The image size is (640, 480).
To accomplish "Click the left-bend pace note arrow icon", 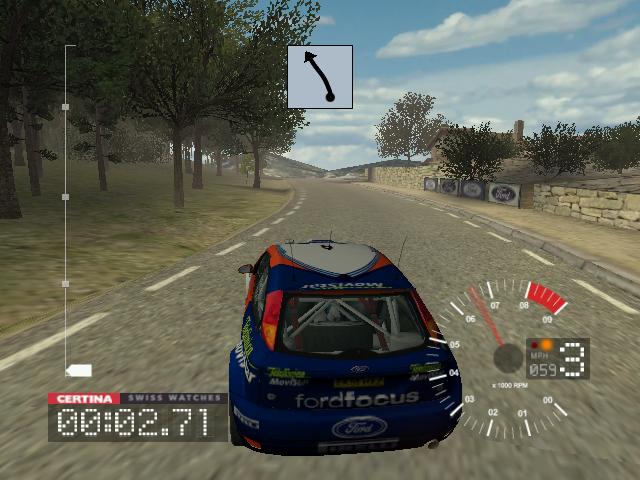I will pos(320,77).
